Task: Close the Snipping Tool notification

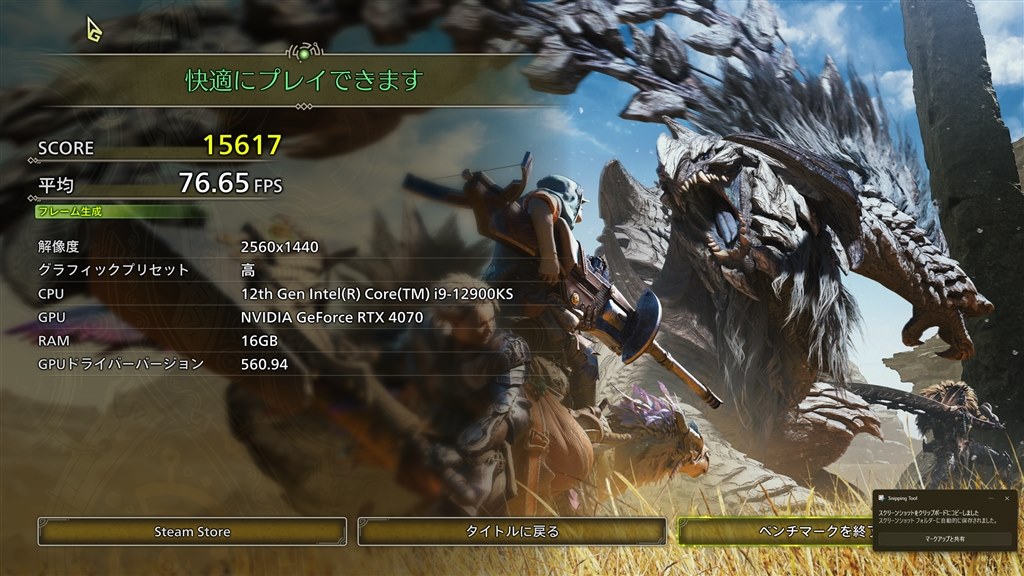Action: tap(1006, 496)
